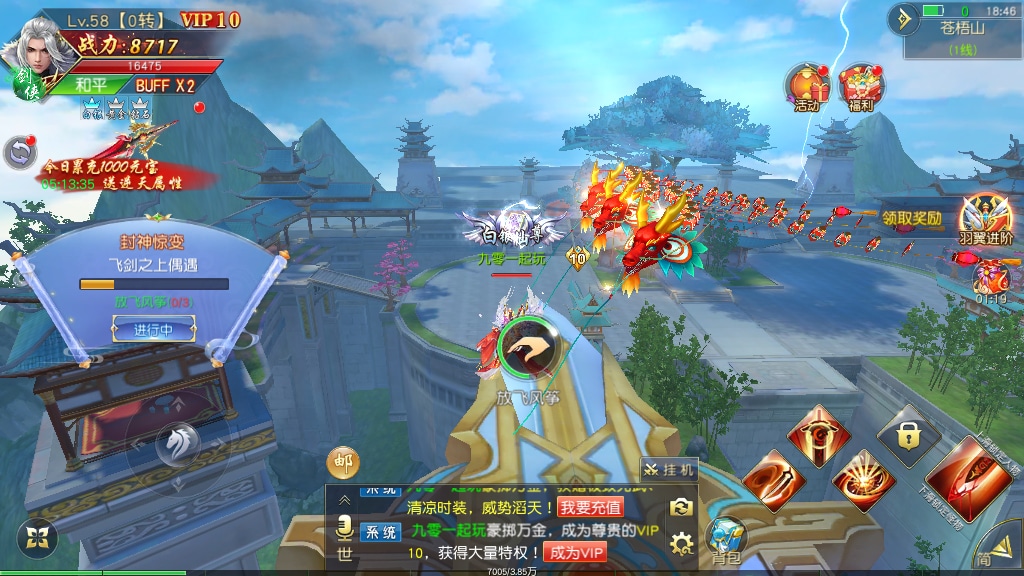Click the 我要充值 recharge button in chat
Screen dimensions: 1024x576
[590, 508]
